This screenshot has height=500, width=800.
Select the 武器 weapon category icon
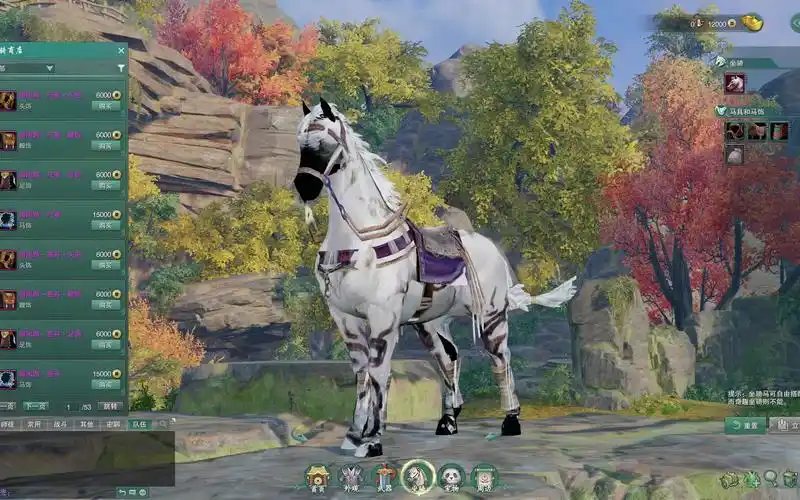tap(385, 477)
